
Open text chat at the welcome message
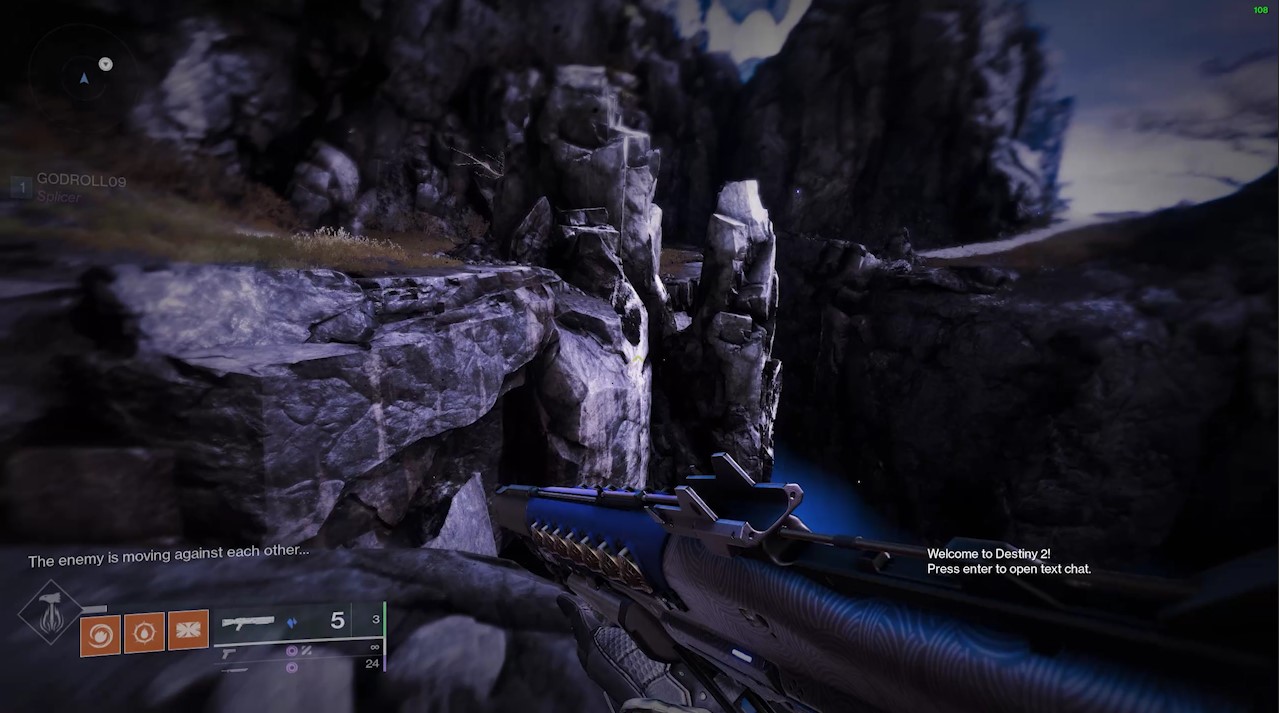(x=1008, y=561)
